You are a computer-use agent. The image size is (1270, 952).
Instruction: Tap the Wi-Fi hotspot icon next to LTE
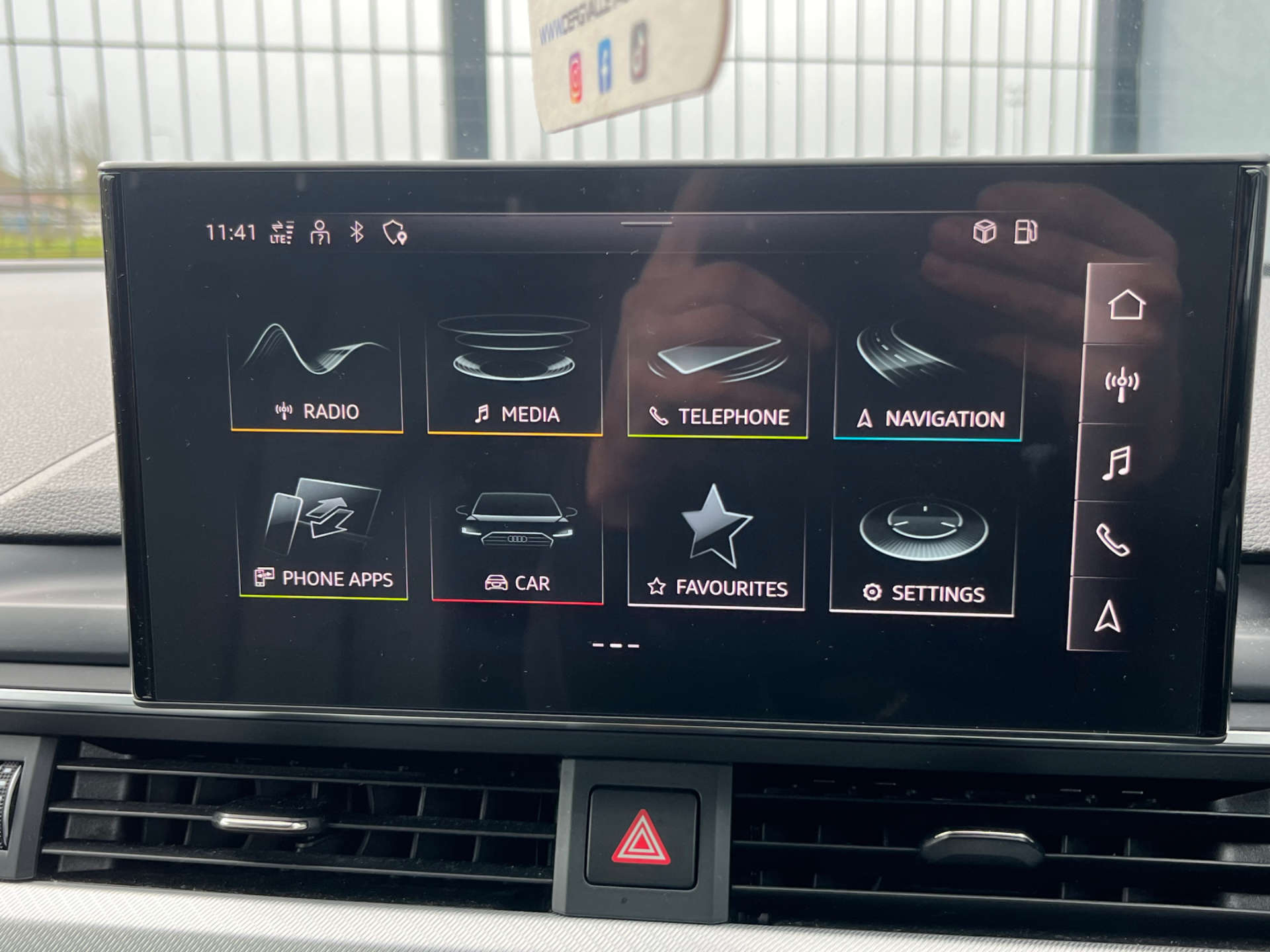pyautogui.click(x=319, y=231)
